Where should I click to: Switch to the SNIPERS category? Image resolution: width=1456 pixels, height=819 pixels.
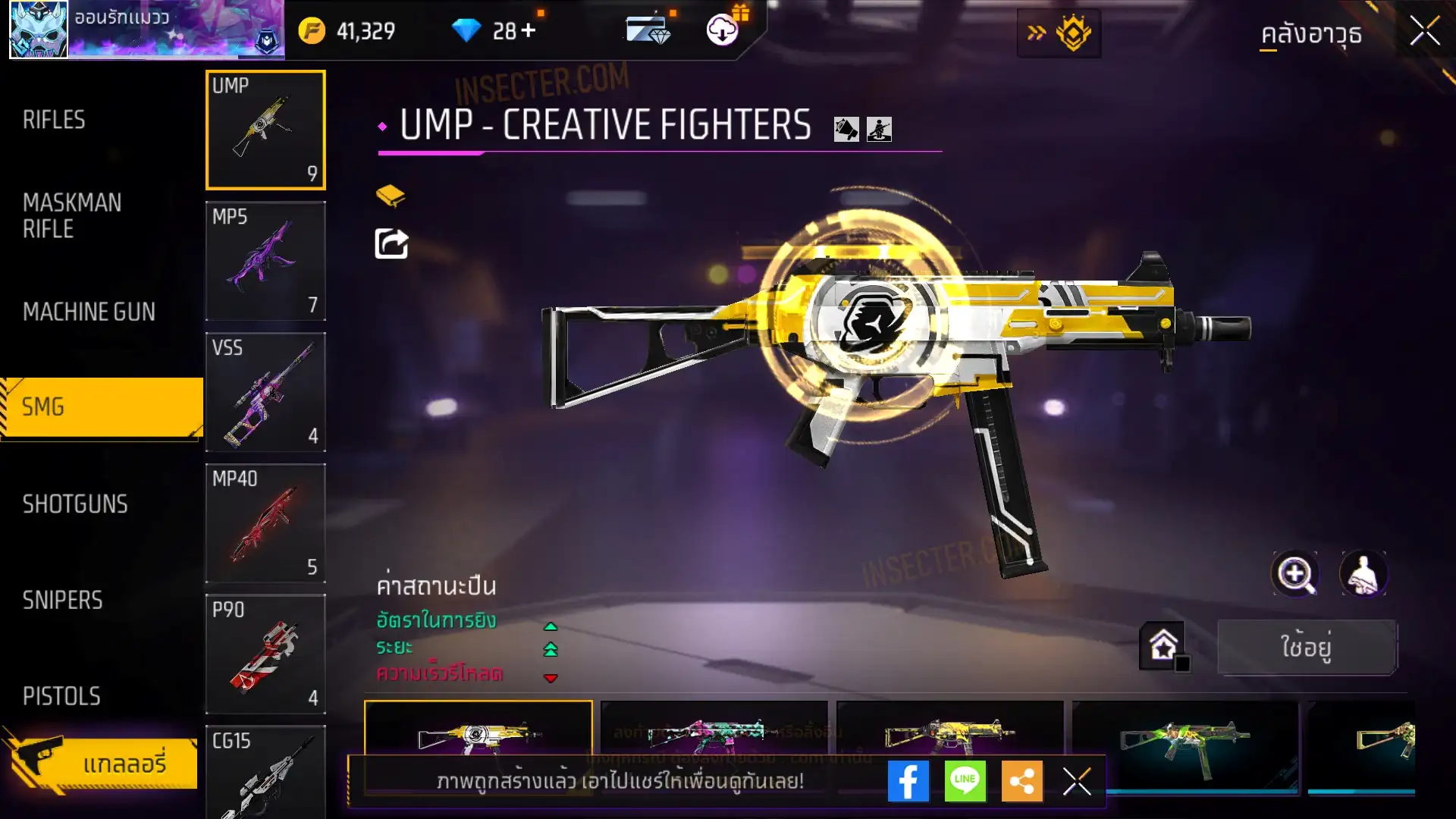pyautogui.click(x=62, y=601)
